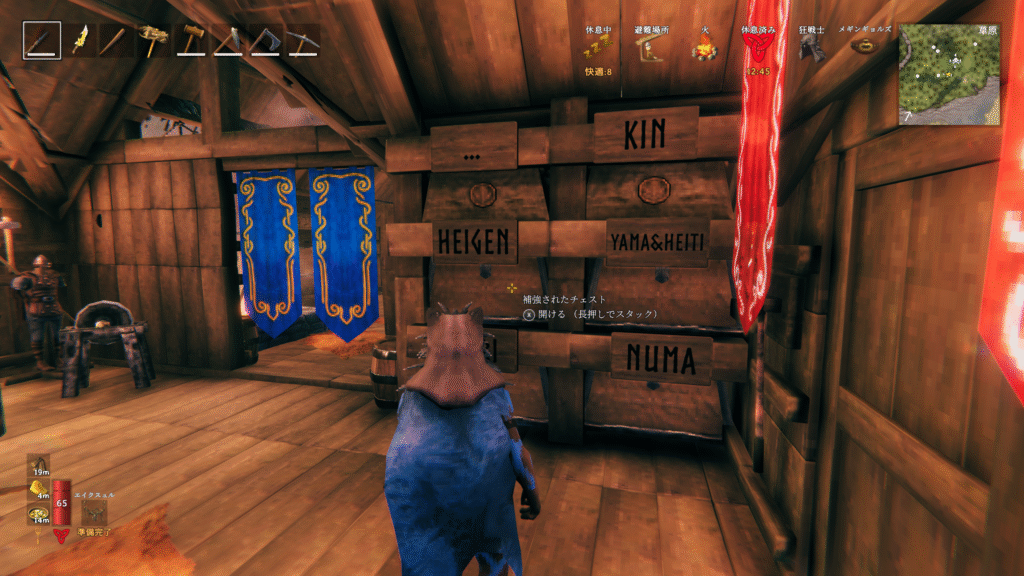The width and height of the screenshot is (1024, 576).
Task: Click the topmost food slot with 19m
Action: (38, 465)
